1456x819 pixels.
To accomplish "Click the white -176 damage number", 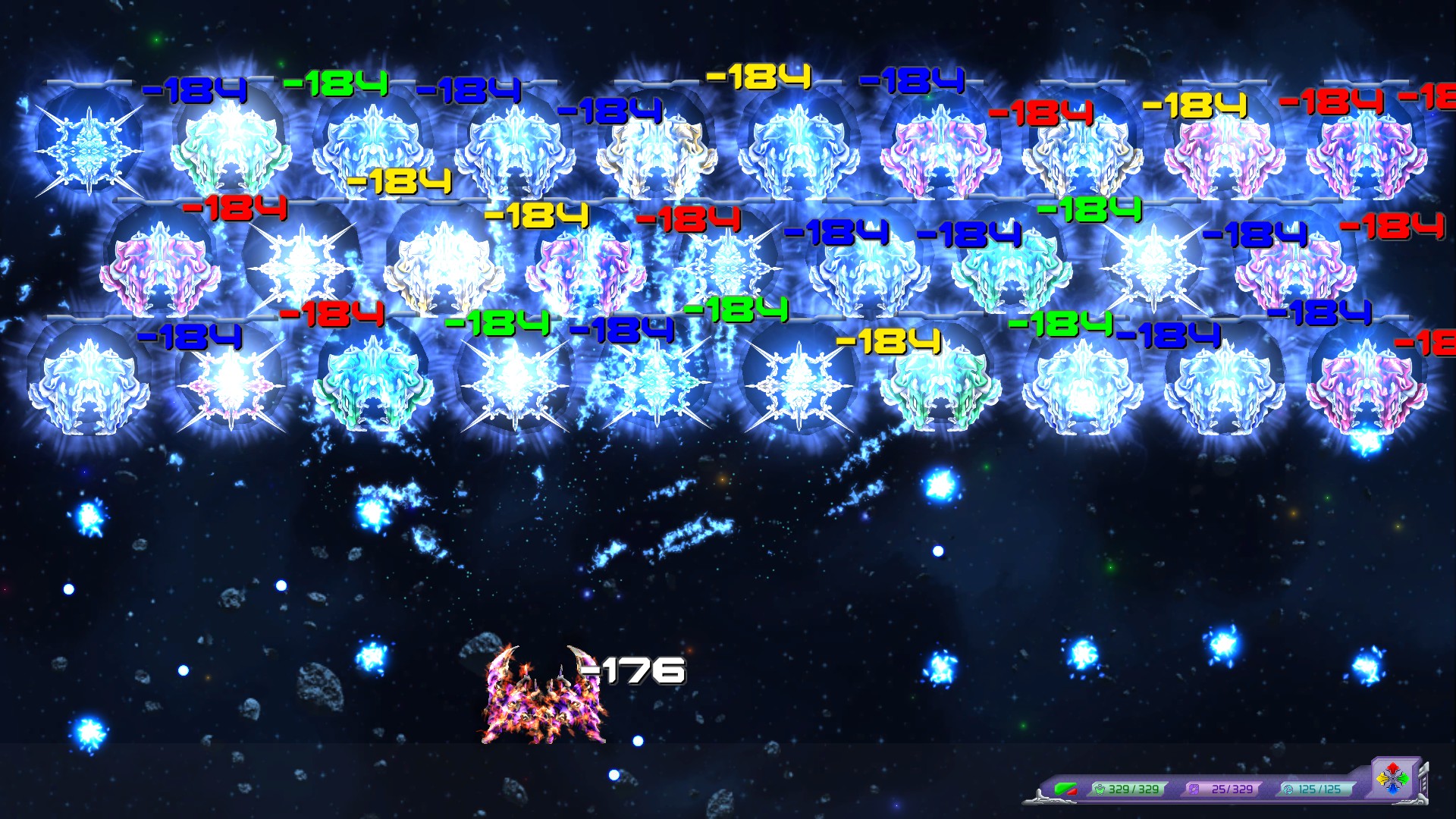I will [x=633, y=670].
